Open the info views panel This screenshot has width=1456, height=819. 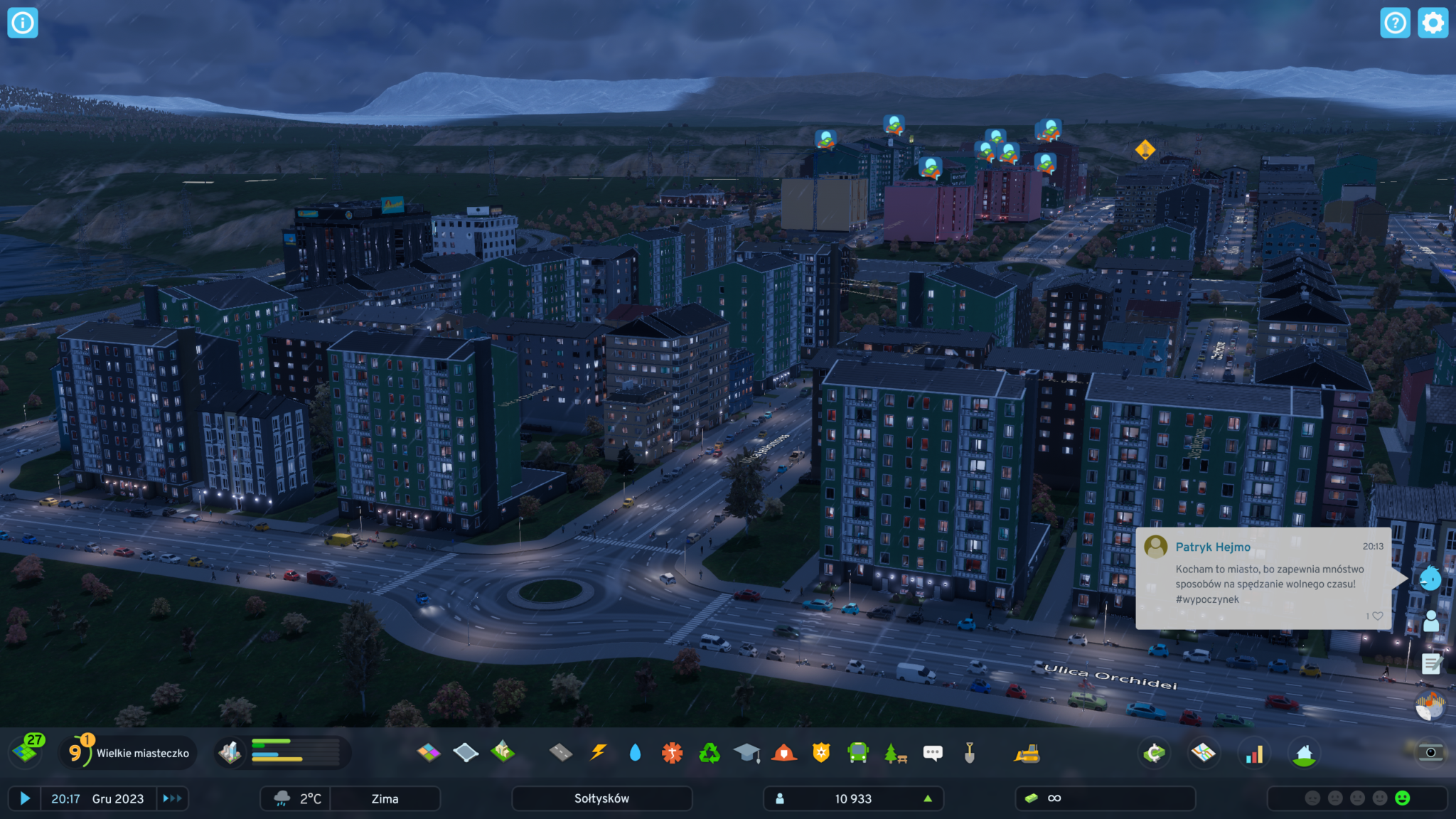23,23
